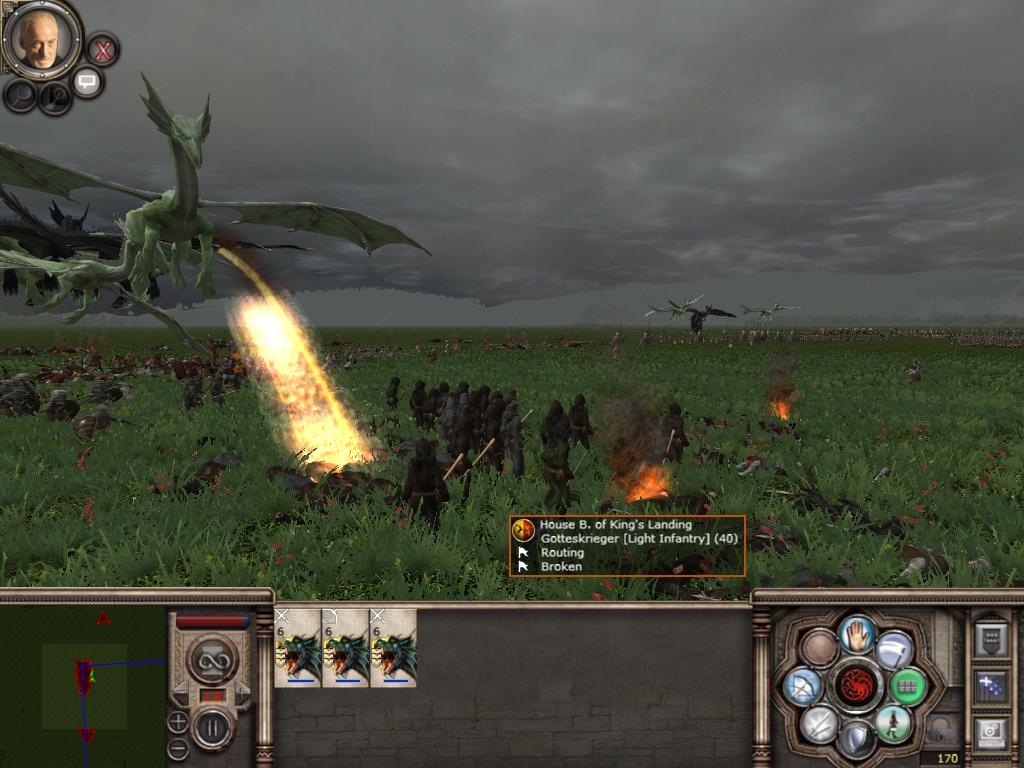Click the green group formation grid button
Screen dimensions: 1024x768
[x=907, y=687]
